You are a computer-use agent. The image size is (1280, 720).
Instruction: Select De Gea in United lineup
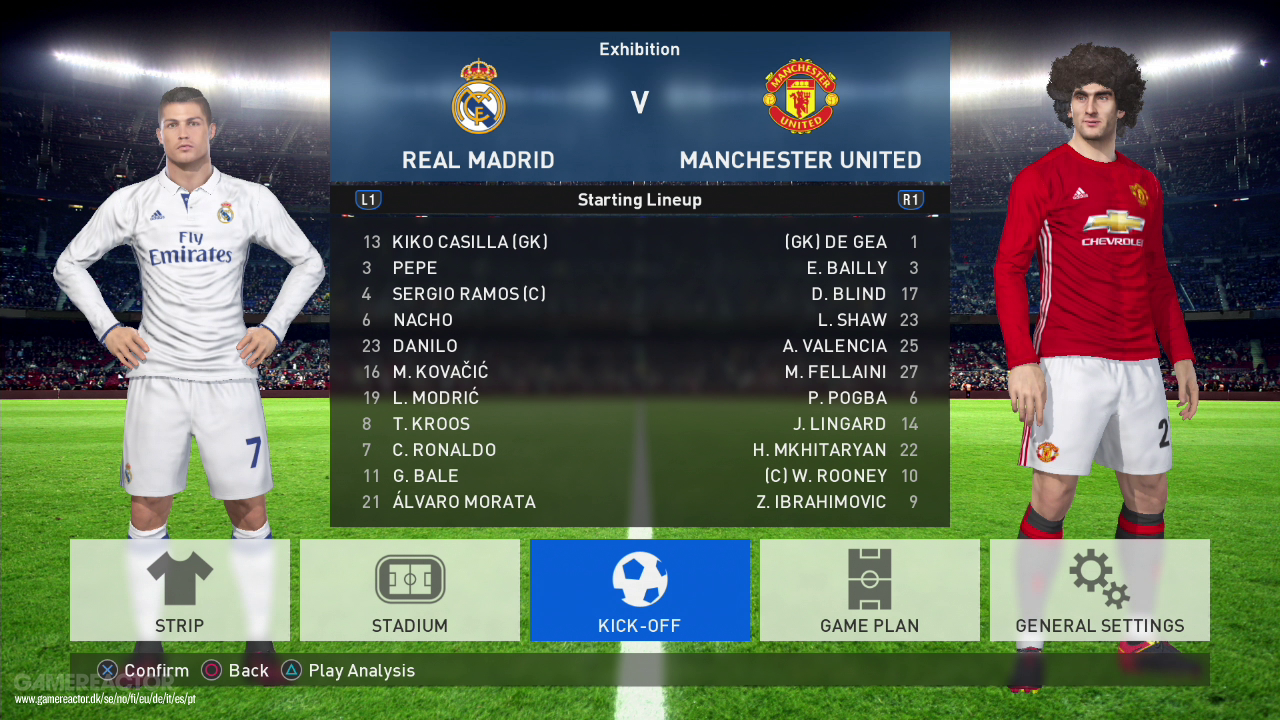point(836,242)
